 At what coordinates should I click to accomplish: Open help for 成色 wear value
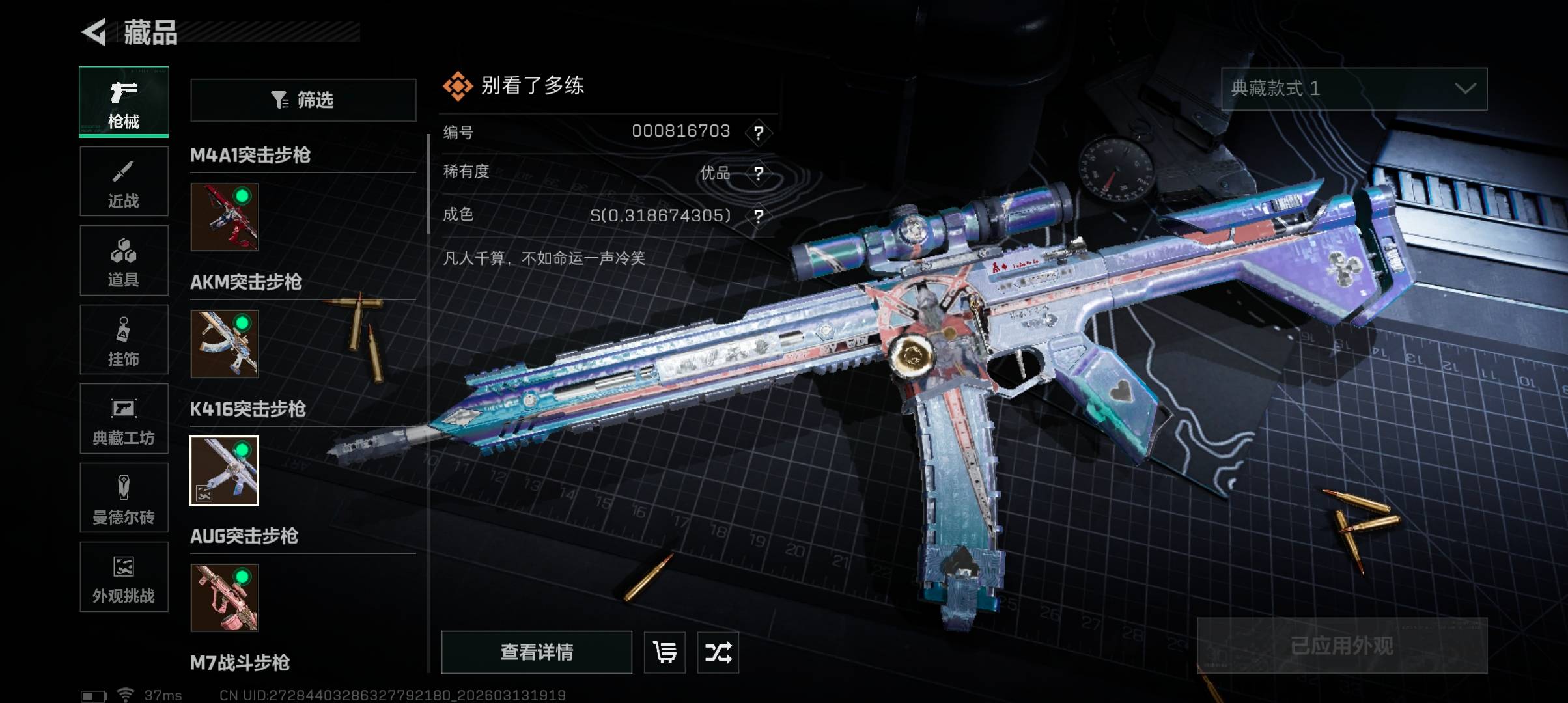pos(759,215)
